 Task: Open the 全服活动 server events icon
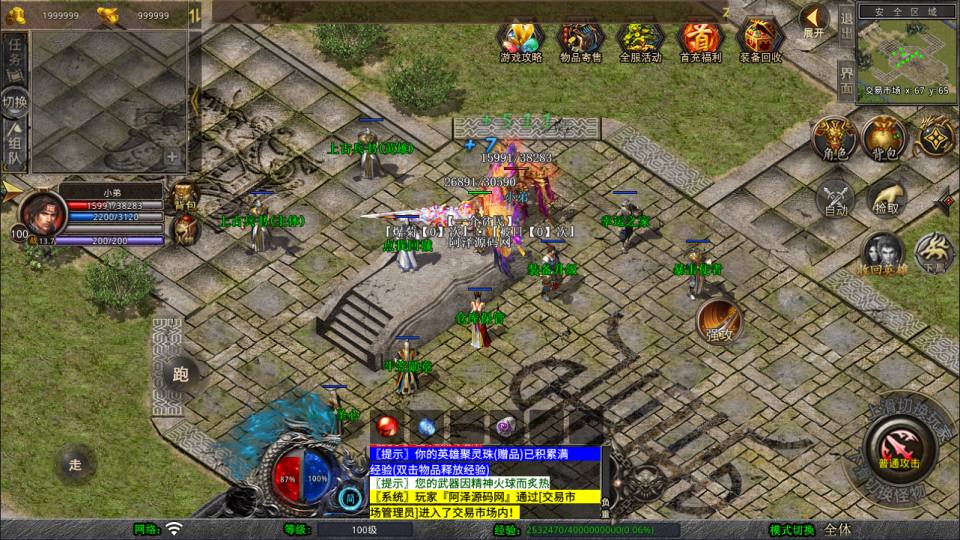[x=640, y=38]
